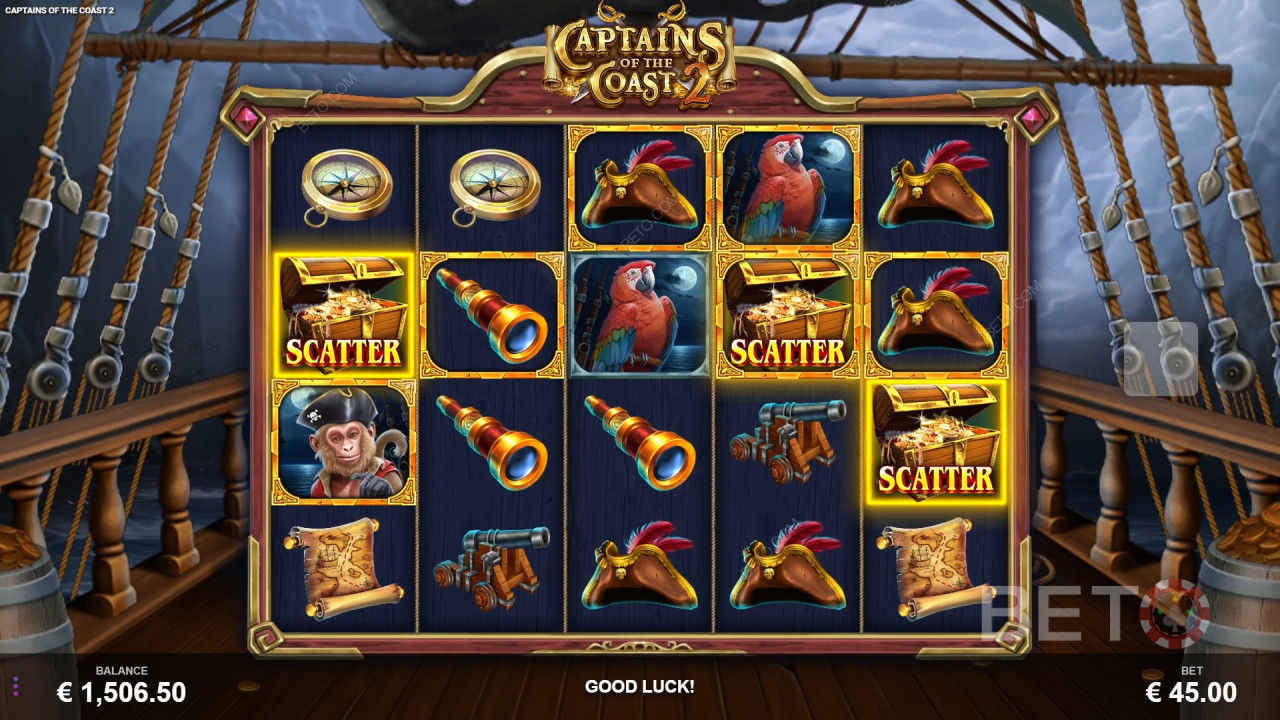Open the purple three-dot game menu

pyautogui.click(x=16, y=686)
